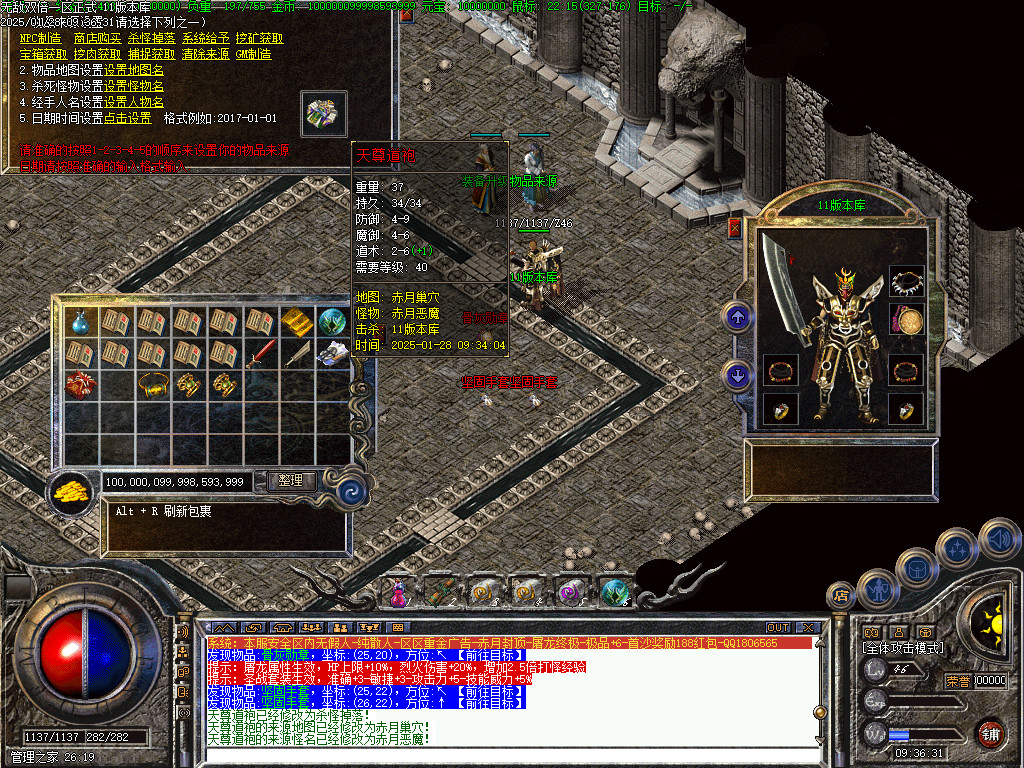Select the 商店购买 source link
Viewport: 1024px width, 768px height.
click(95, 39)
